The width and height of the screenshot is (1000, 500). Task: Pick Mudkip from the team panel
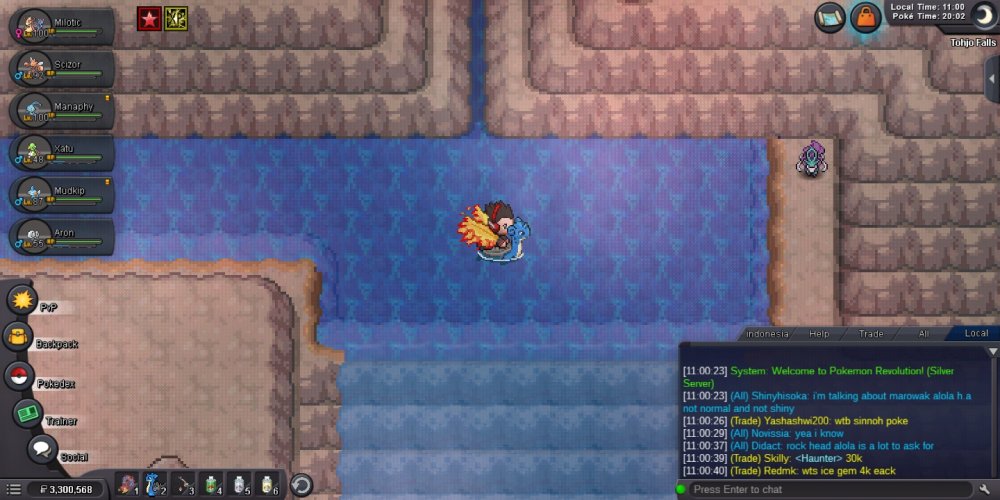[60, 194]
